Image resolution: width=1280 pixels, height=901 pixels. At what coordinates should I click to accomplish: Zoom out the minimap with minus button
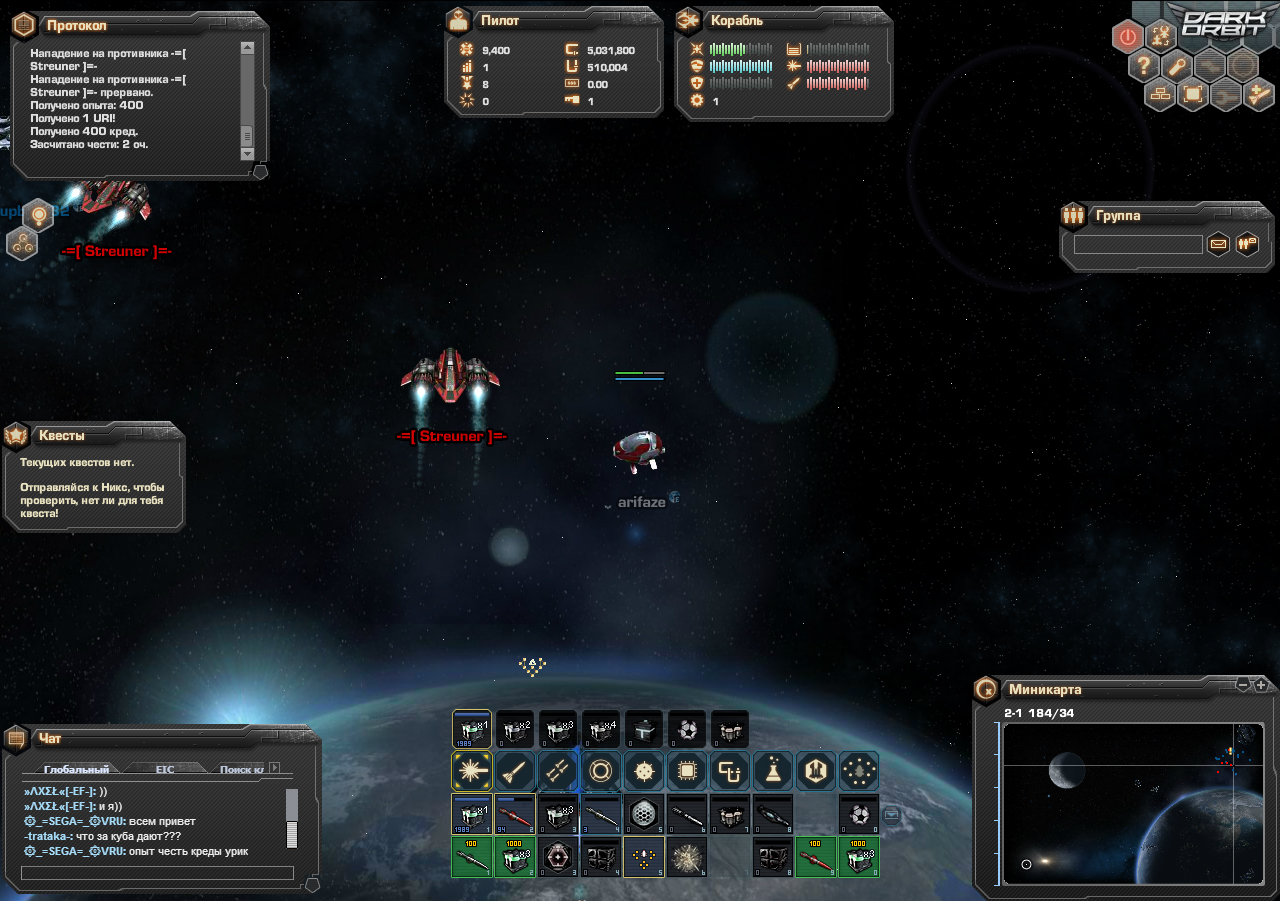pyautogui.click(x=1243, y=685)
